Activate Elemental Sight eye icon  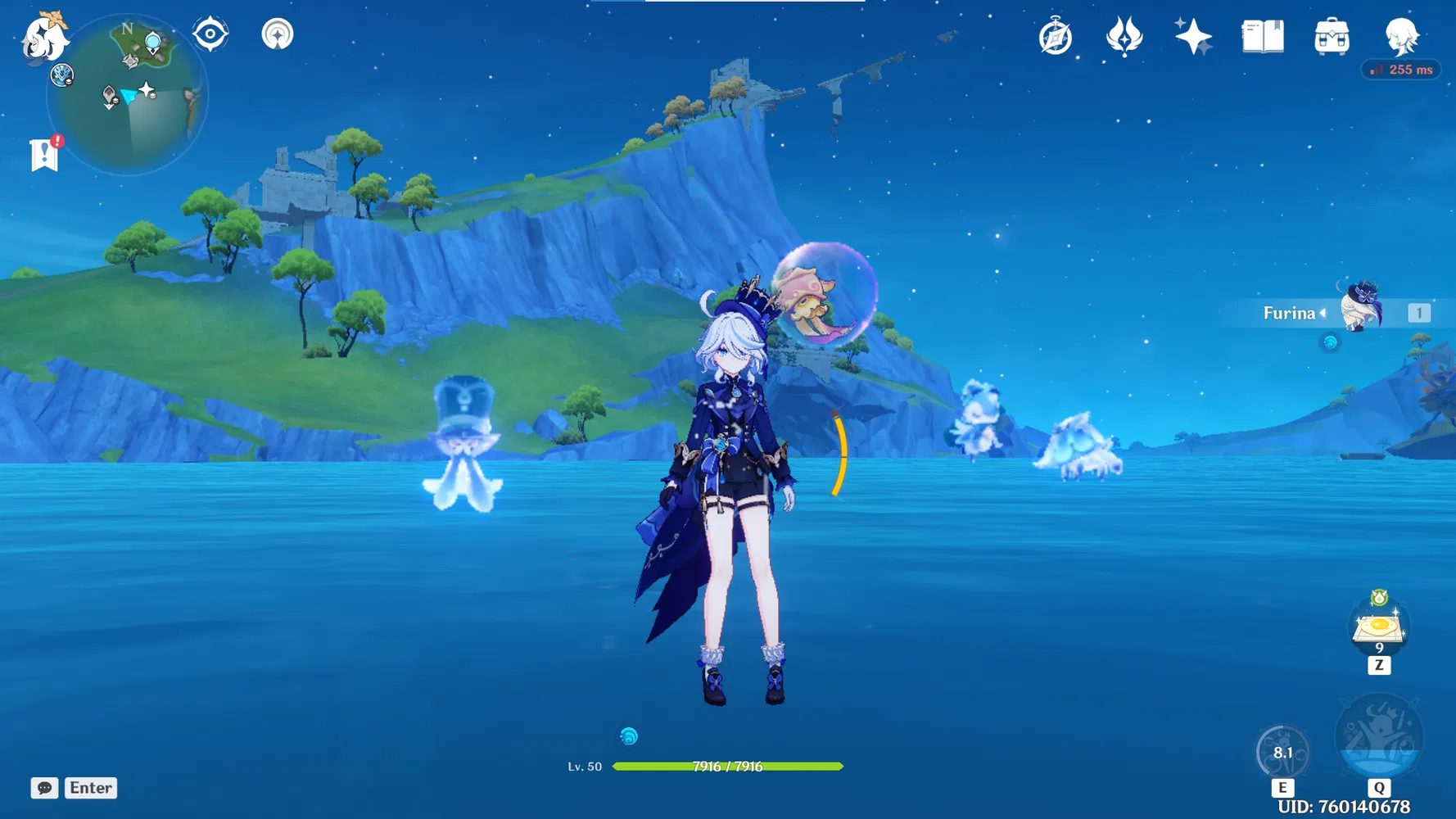211,34
